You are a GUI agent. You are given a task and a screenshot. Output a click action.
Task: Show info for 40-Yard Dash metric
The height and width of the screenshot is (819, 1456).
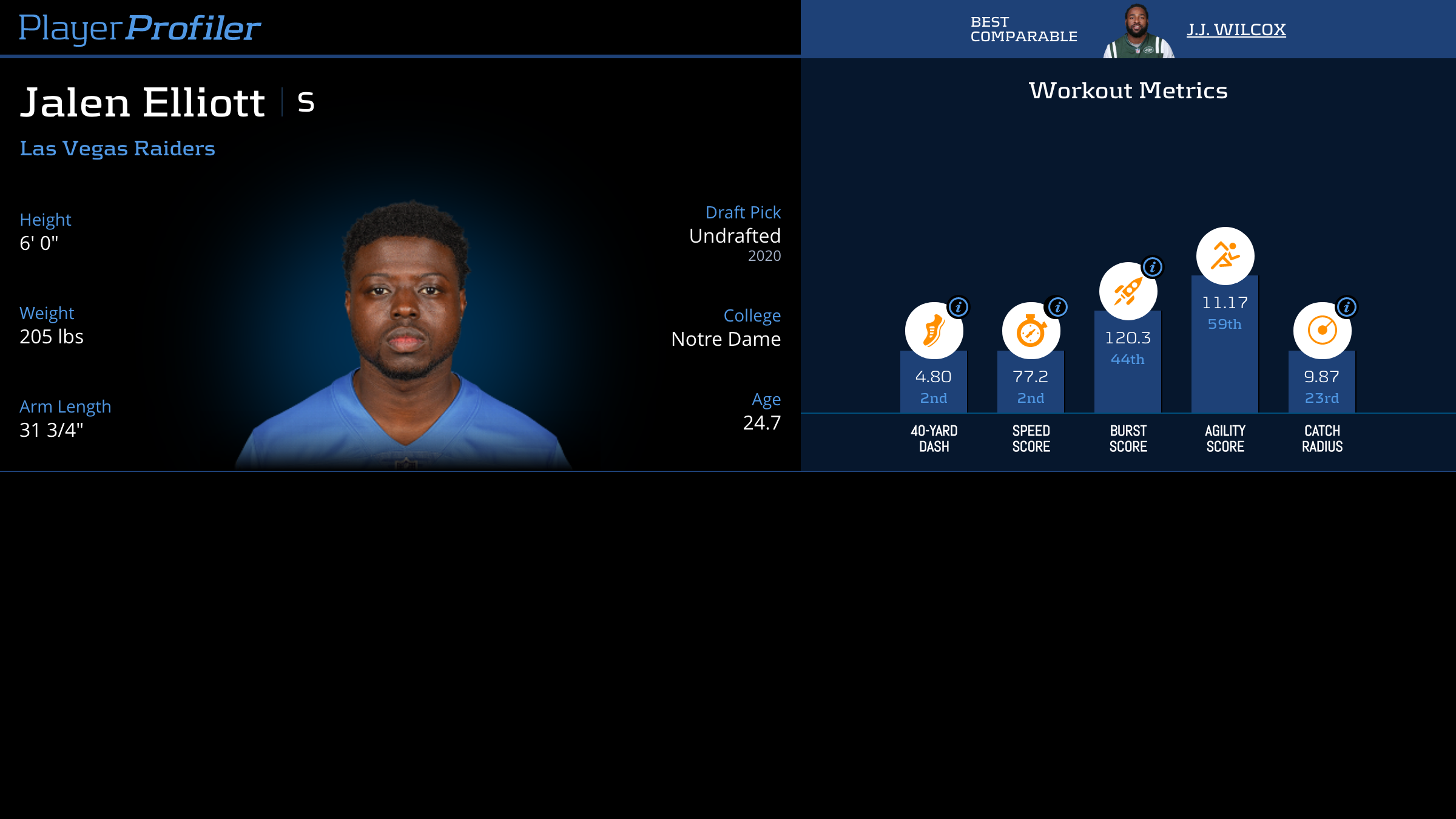point(959,307)
